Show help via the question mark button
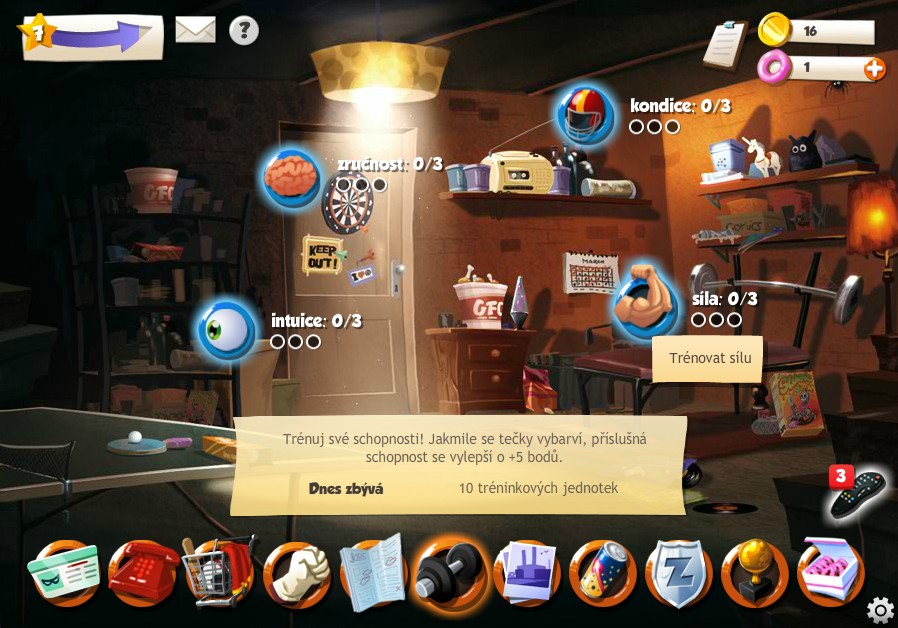898x628 pixels. pyautogui.click(x=244, y=30)
